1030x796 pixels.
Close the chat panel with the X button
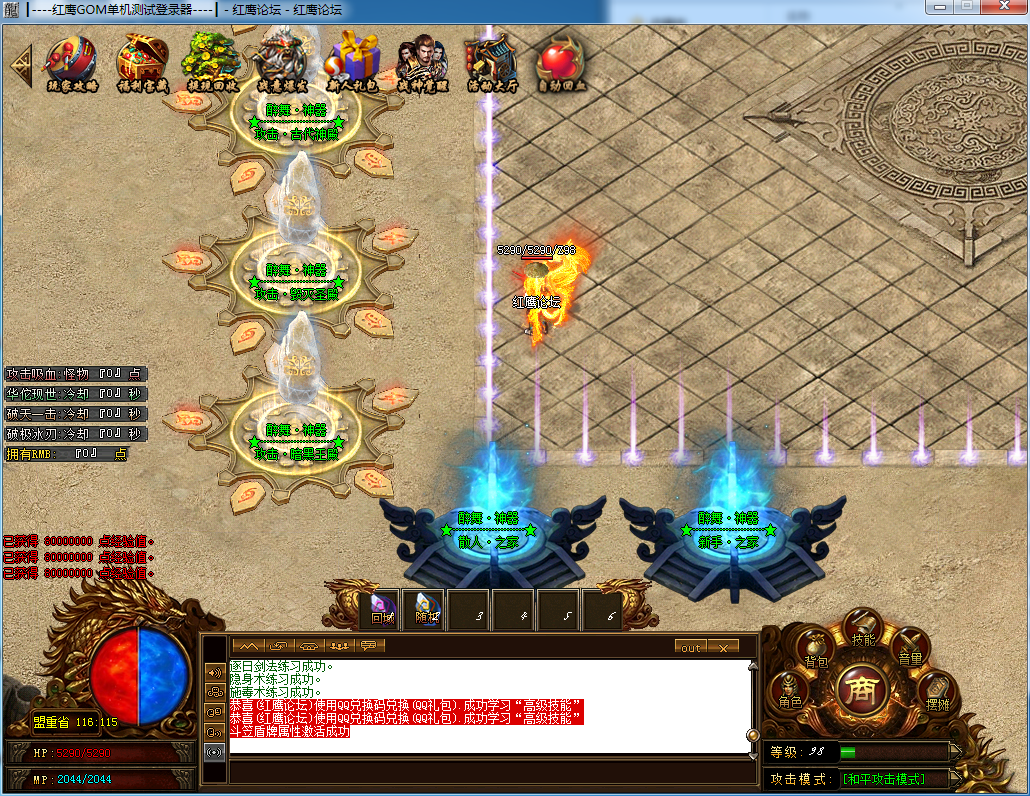722,647
